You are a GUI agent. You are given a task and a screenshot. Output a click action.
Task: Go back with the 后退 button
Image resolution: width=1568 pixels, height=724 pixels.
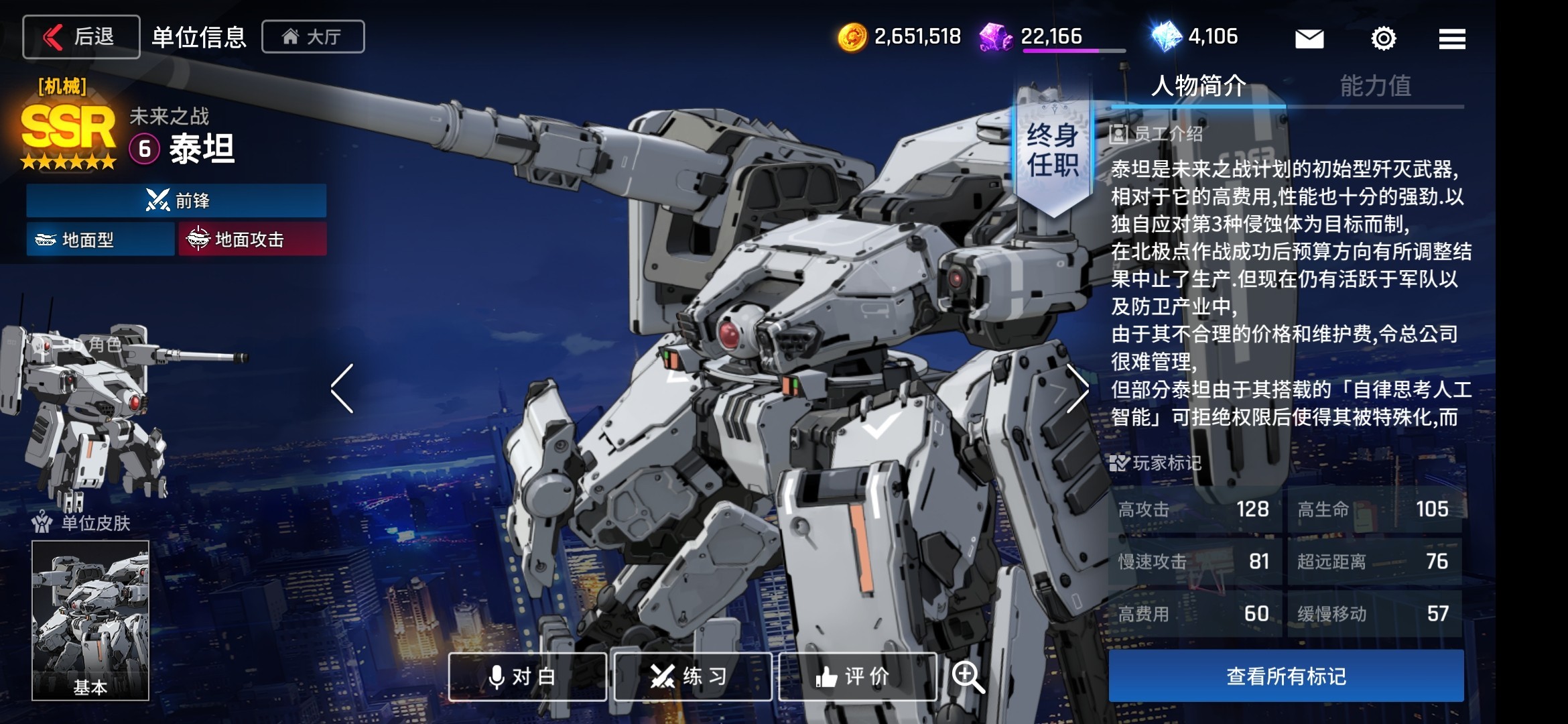(81, 37)
